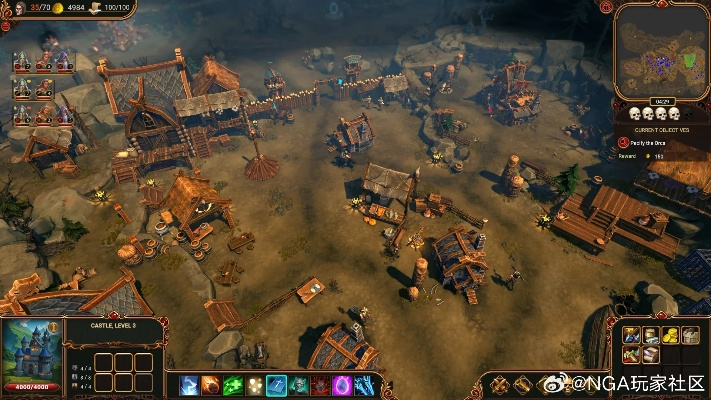
Task: Activate the highlighted teal book spell
Action: pos(276,384)
